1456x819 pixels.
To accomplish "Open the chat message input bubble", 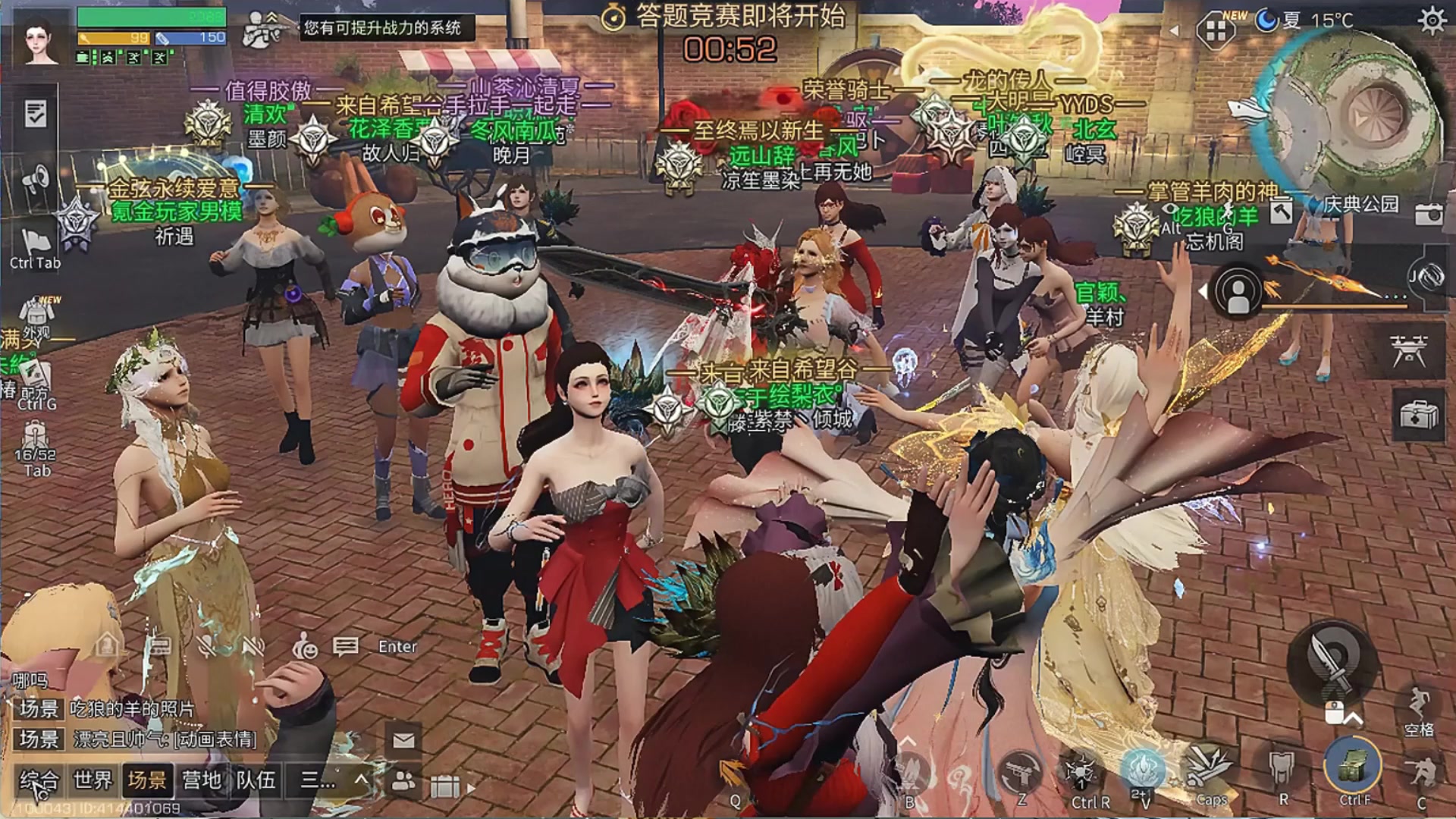I will [346, 647].
